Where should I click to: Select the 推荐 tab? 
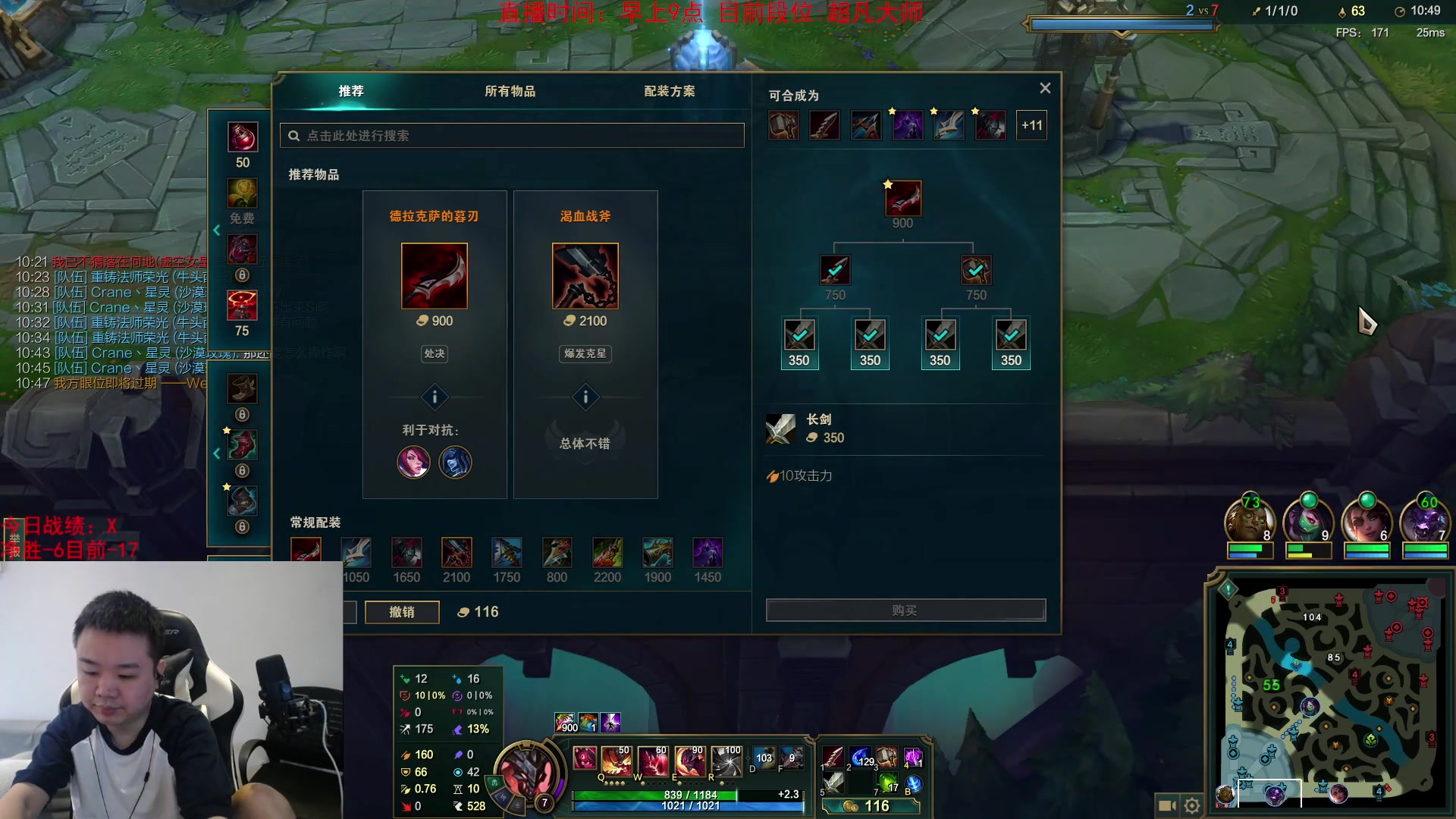click(351, 91)
